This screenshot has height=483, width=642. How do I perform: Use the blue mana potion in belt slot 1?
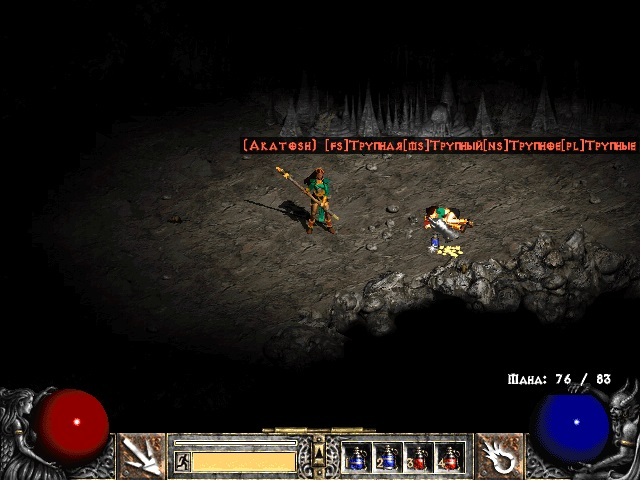pyautogui.click(x=357, y=458)
